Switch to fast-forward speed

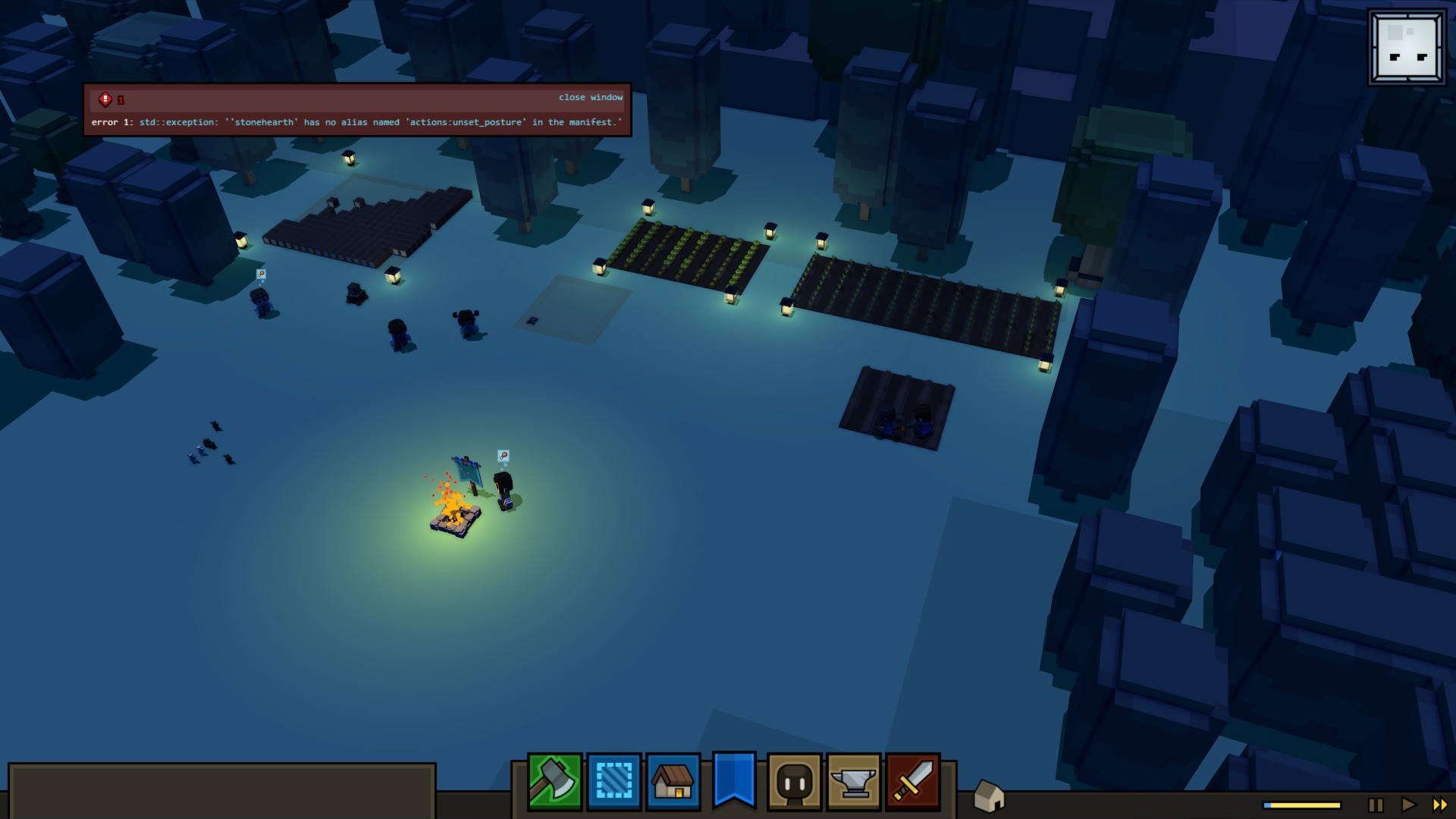coord(1439,805)
